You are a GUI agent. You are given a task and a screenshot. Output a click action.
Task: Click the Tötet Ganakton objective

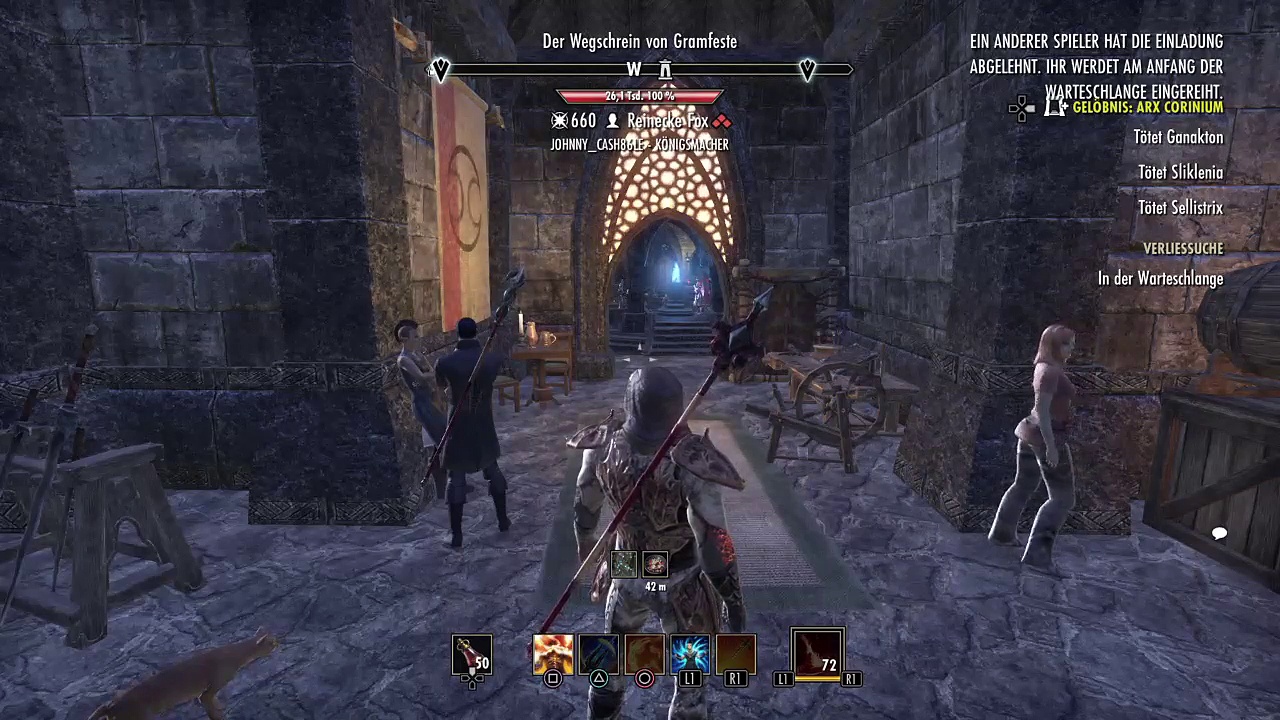pyautogui.click(x=1178, y=137)
